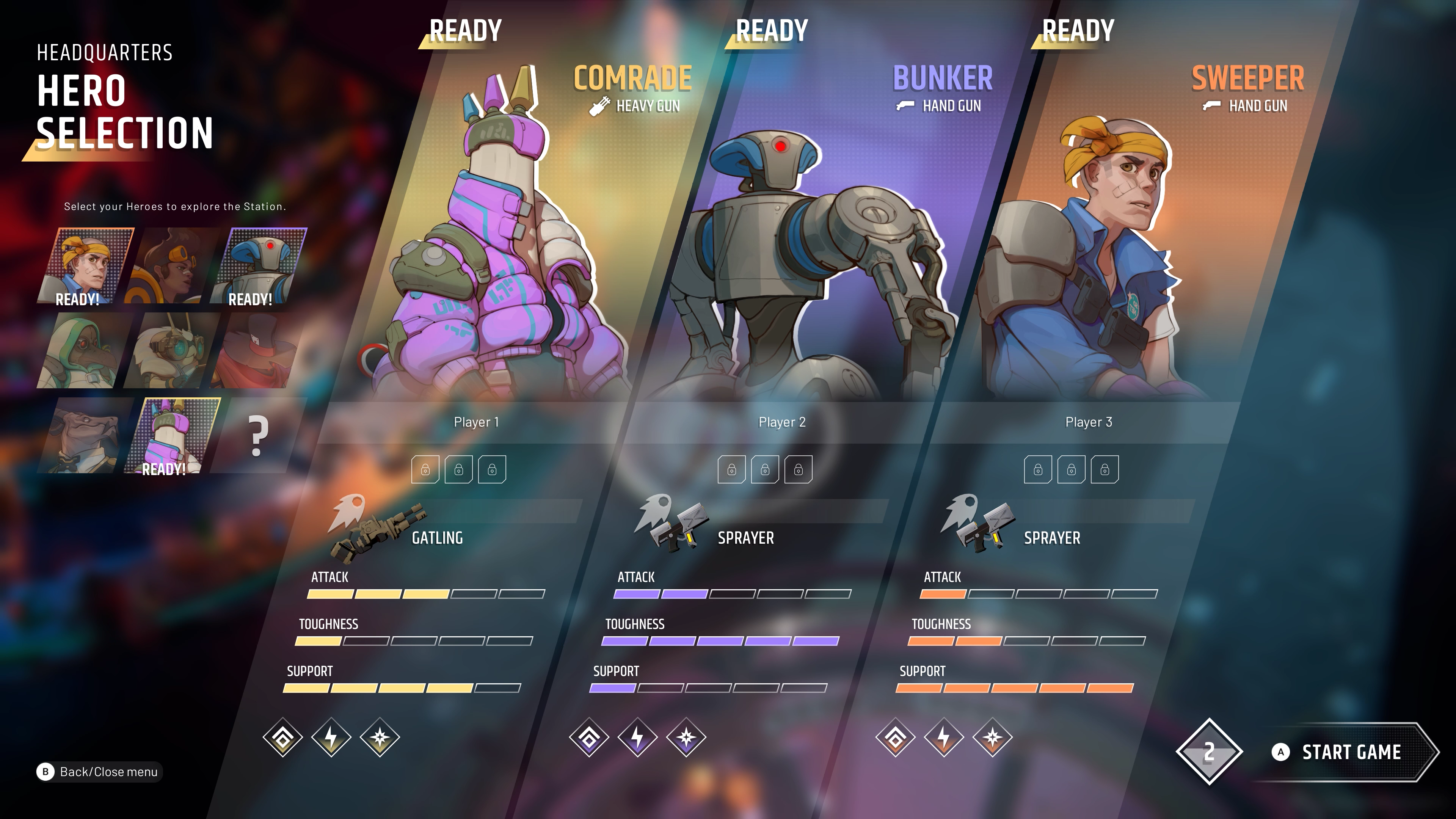
Task: Inspect Bunker's stacked diamond skill icon
Action: point(589,737)
